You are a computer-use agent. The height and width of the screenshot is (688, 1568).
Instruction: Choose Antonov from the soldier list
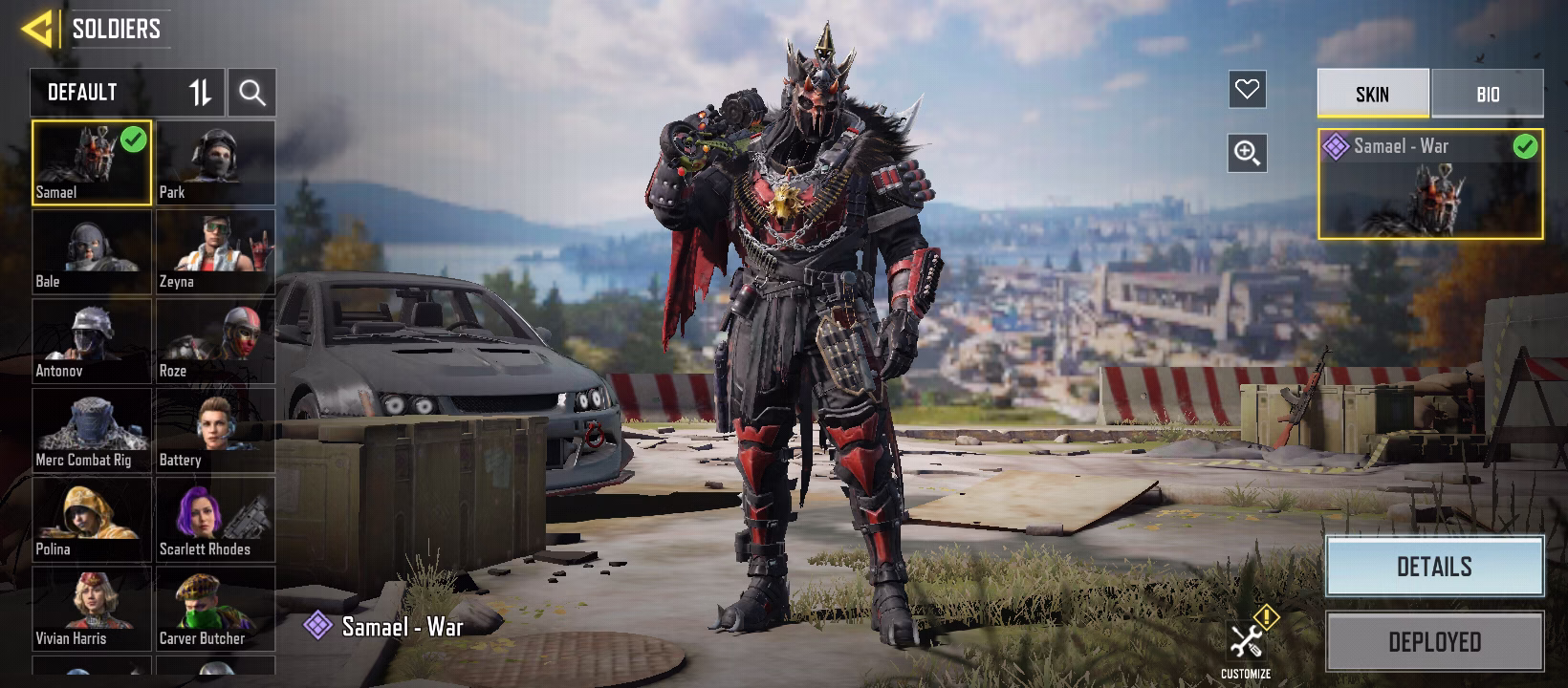92,340
